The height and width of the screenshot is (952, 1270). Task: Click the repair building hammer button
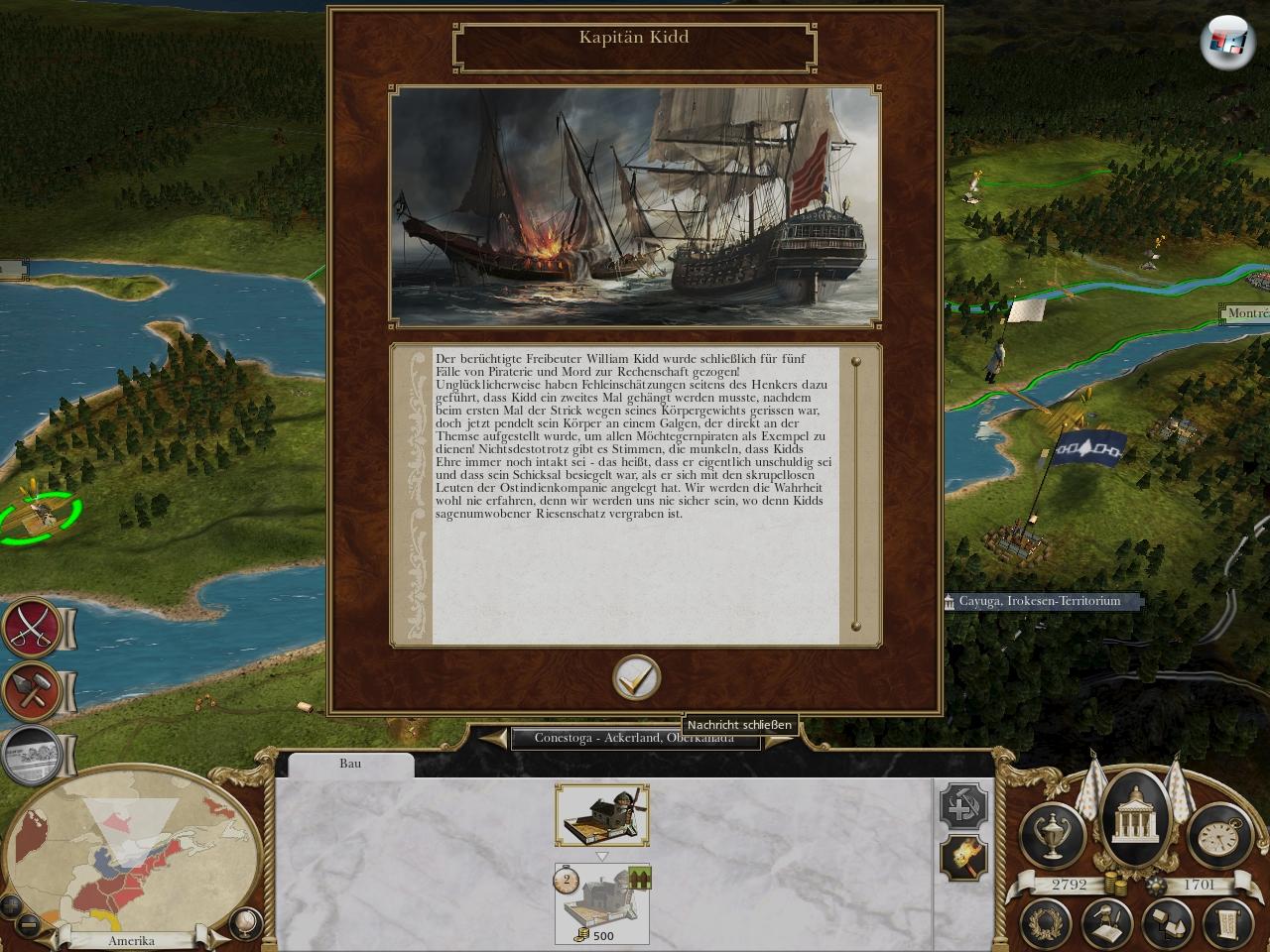[963, 807]
